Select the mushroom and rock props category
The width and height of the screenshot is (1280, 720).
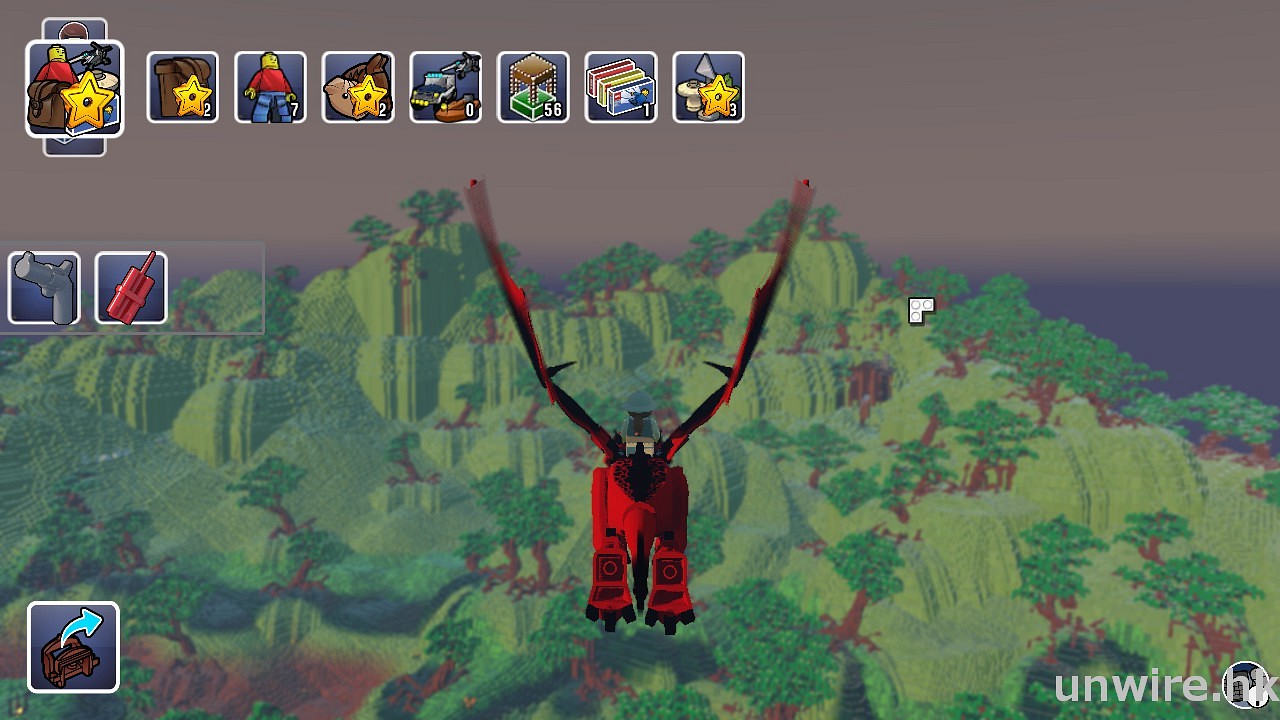click(x=708, y=88)
